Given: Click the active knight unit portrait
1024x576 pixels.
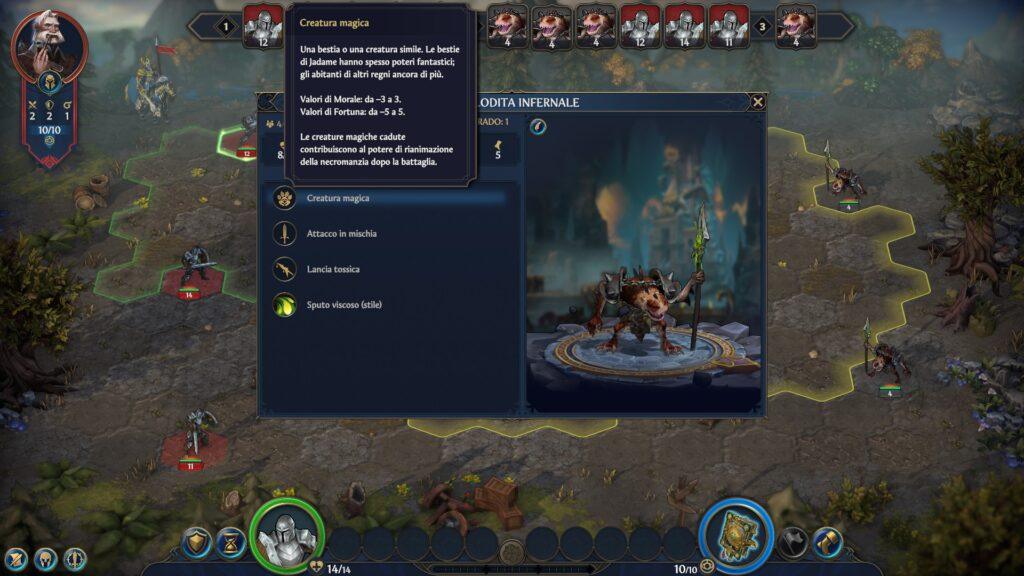Looking at the screenshot, I should point(287,534).
